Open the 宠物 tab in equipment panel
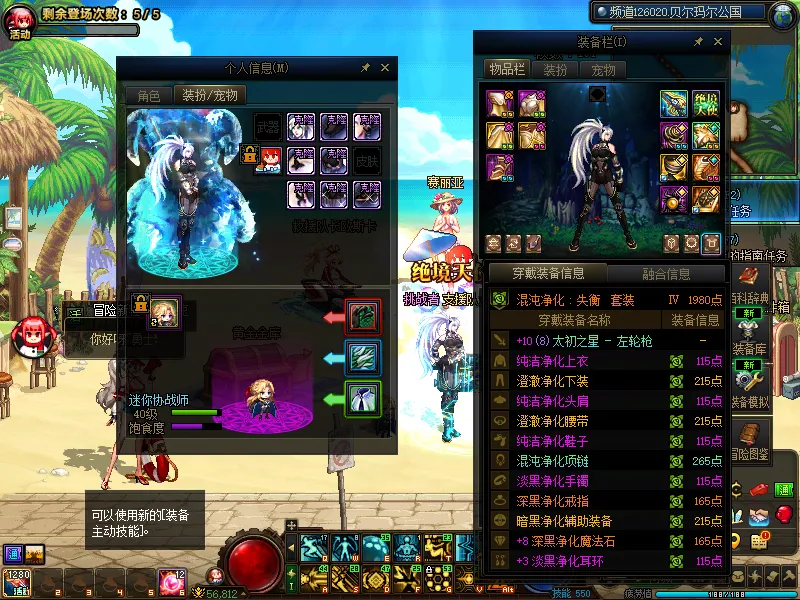 click(603, 70)
